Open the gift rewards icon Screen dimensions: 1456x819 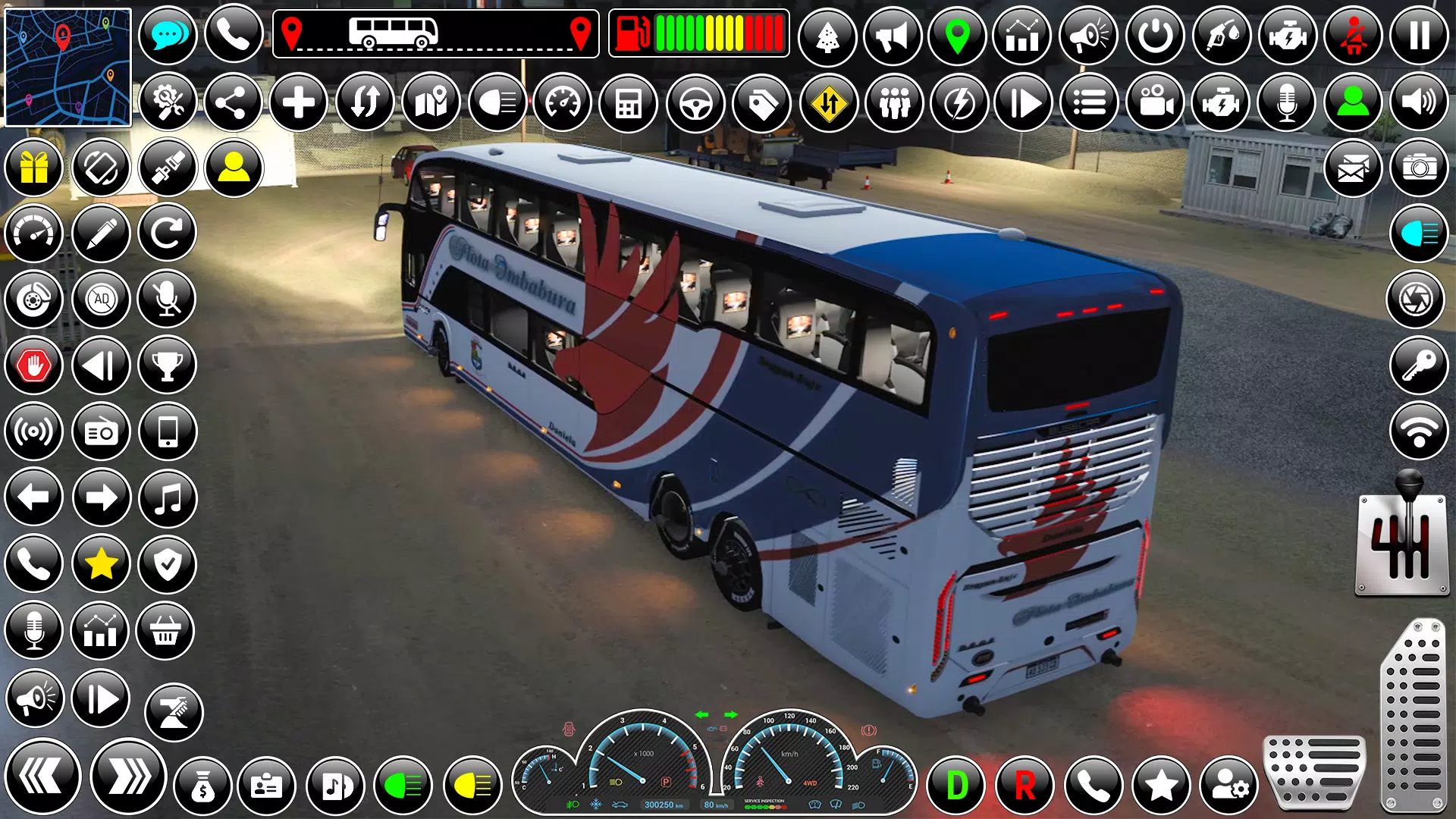33,168
